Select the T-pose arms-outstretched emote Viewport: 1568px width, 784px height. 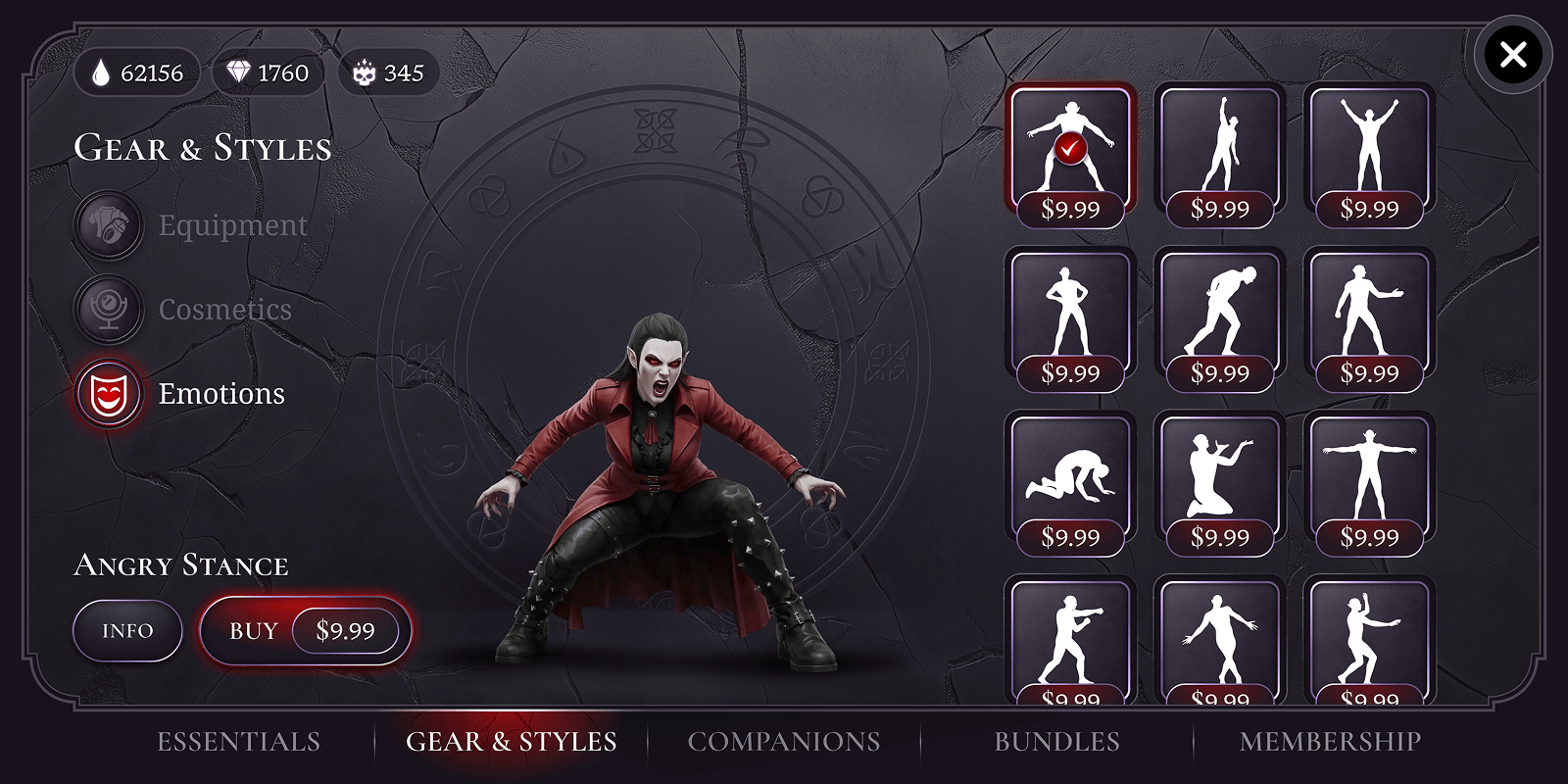coord(1369,476)
